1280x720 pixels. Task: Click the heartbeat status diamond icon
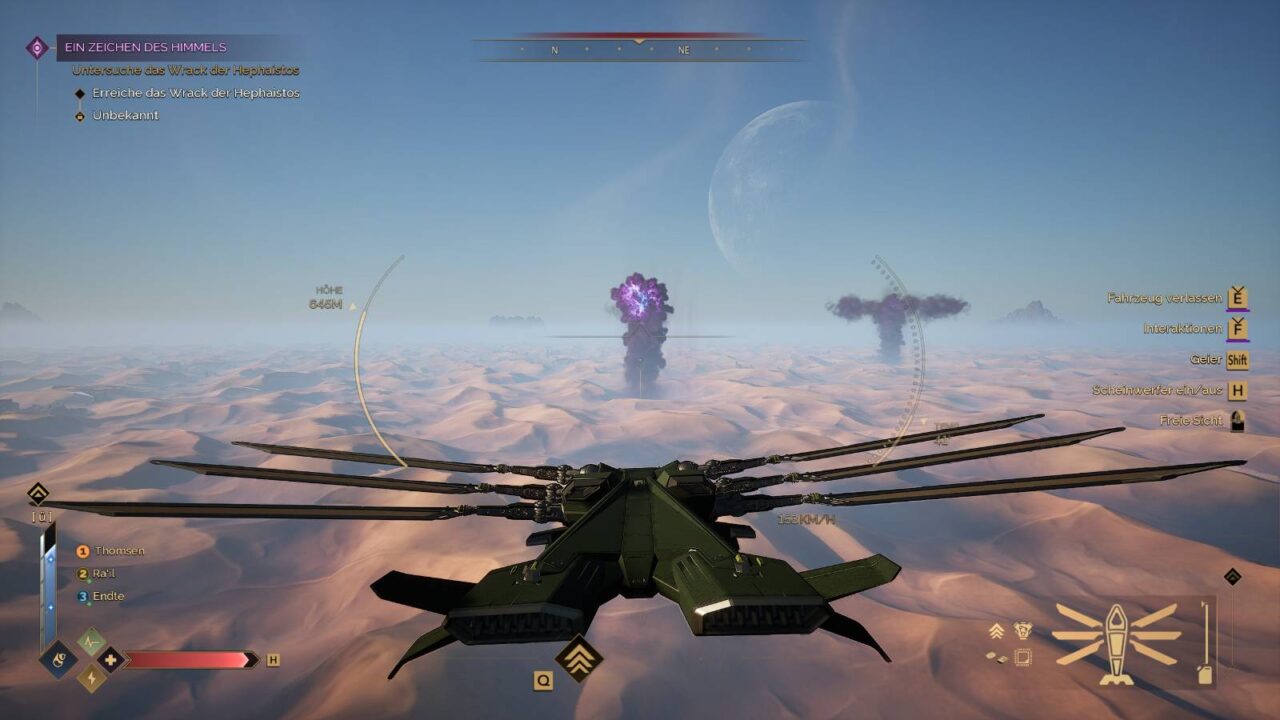pos(92,640)
